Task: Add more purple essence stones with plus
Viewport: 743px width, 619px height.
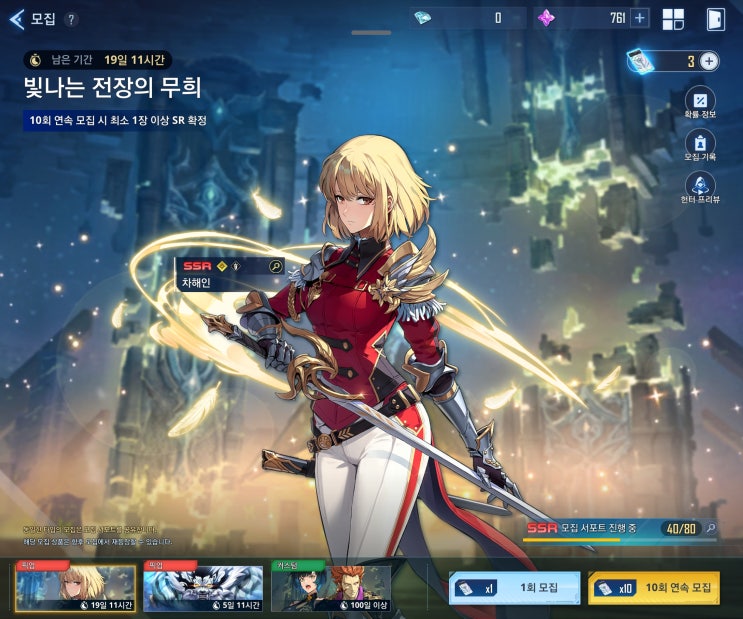Action: tap(639, 18)
